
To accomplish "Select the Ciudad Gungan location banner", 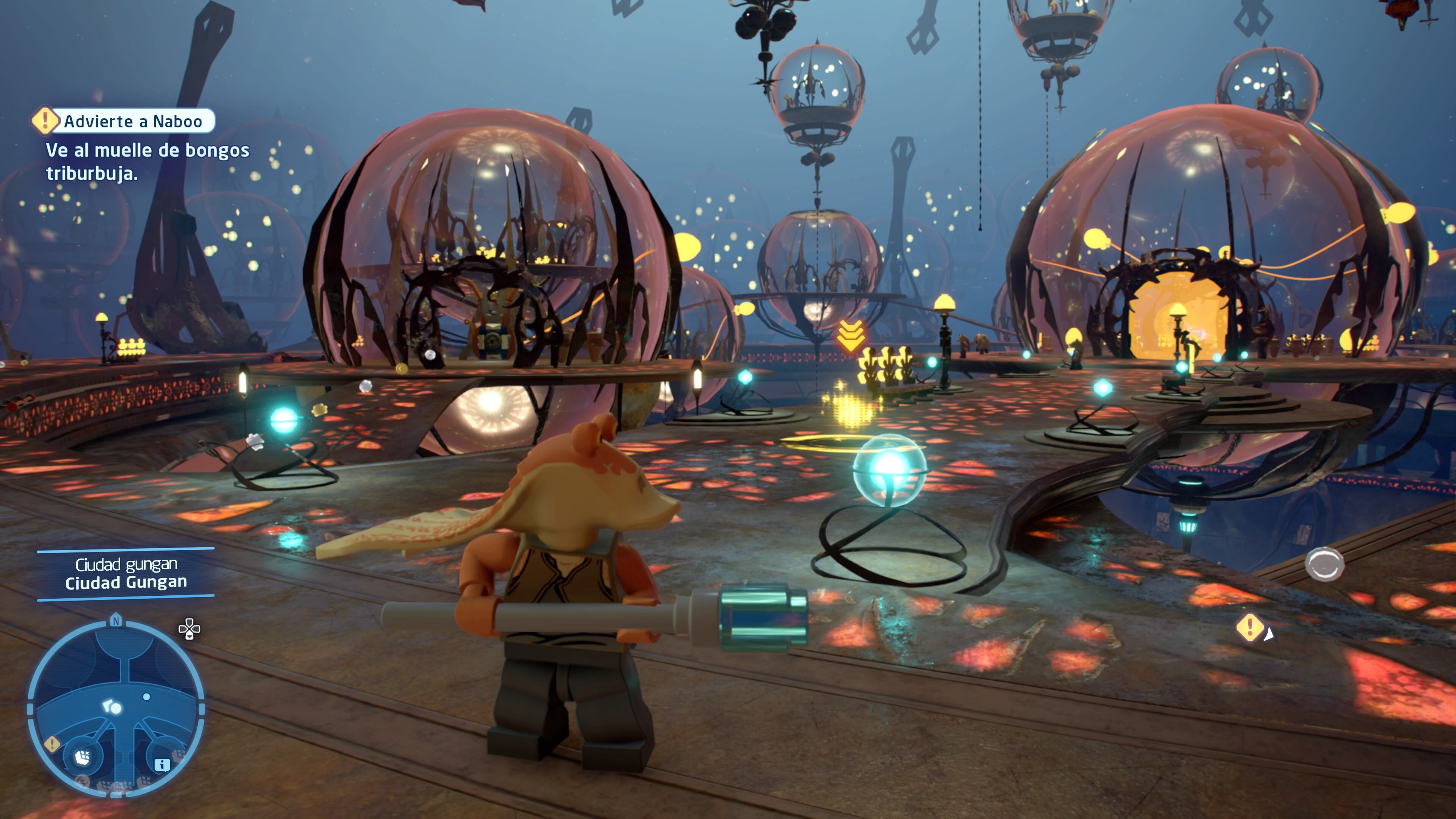I will click(x=126, y=574).
